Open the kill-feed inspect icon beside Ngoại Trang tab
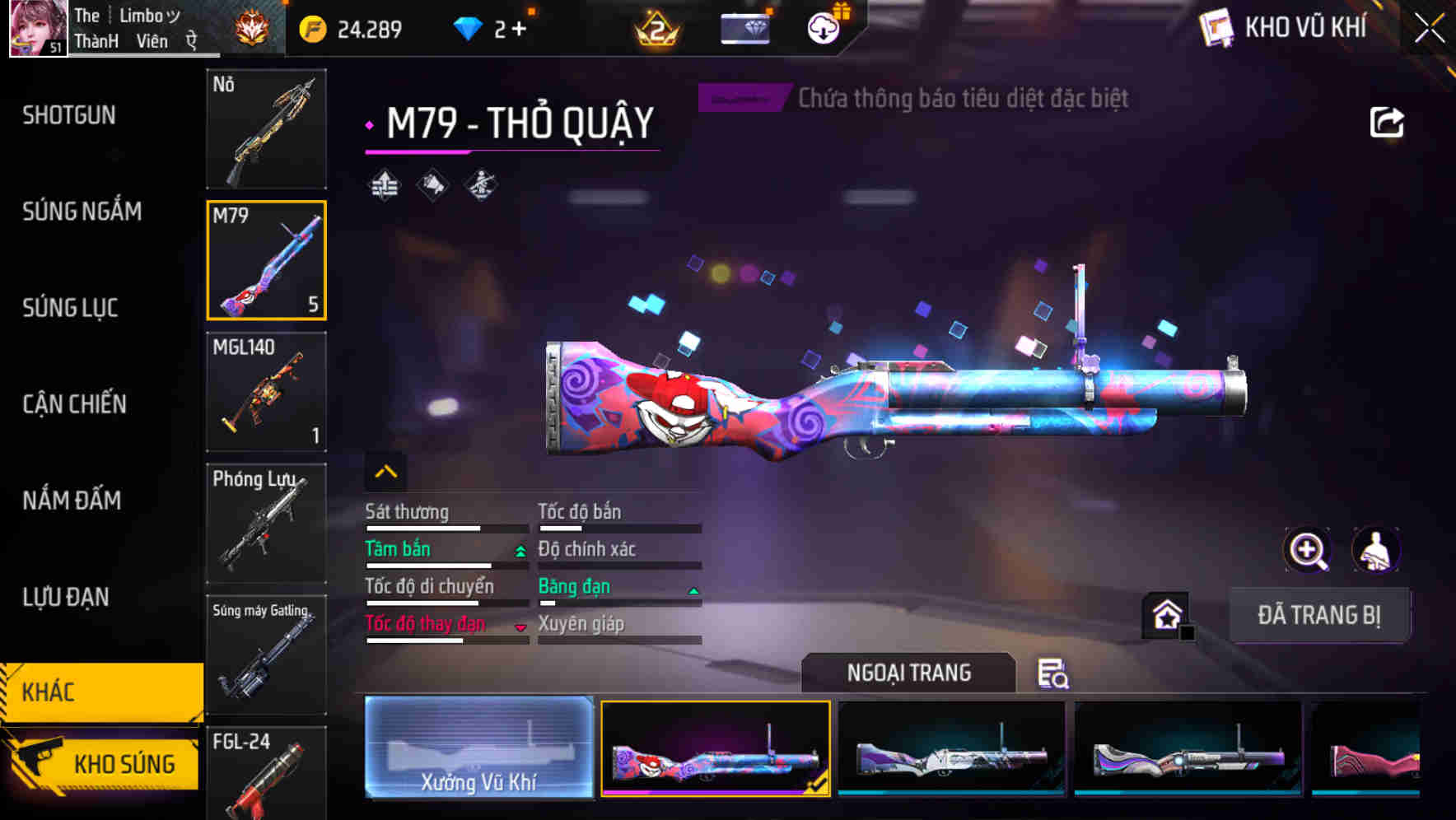This screenshot has width=1456, height=820. point(1055,674)
